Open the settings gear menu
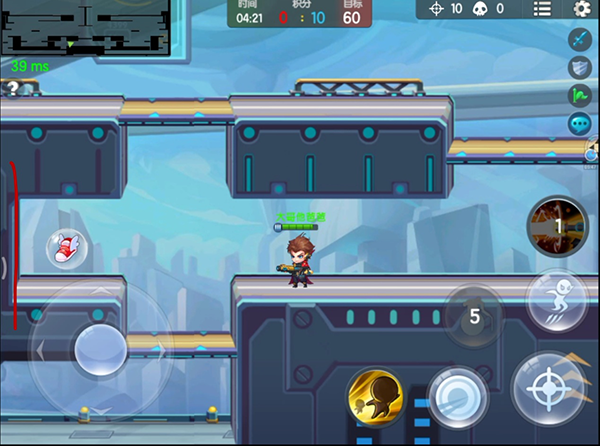 coord(582,9)
